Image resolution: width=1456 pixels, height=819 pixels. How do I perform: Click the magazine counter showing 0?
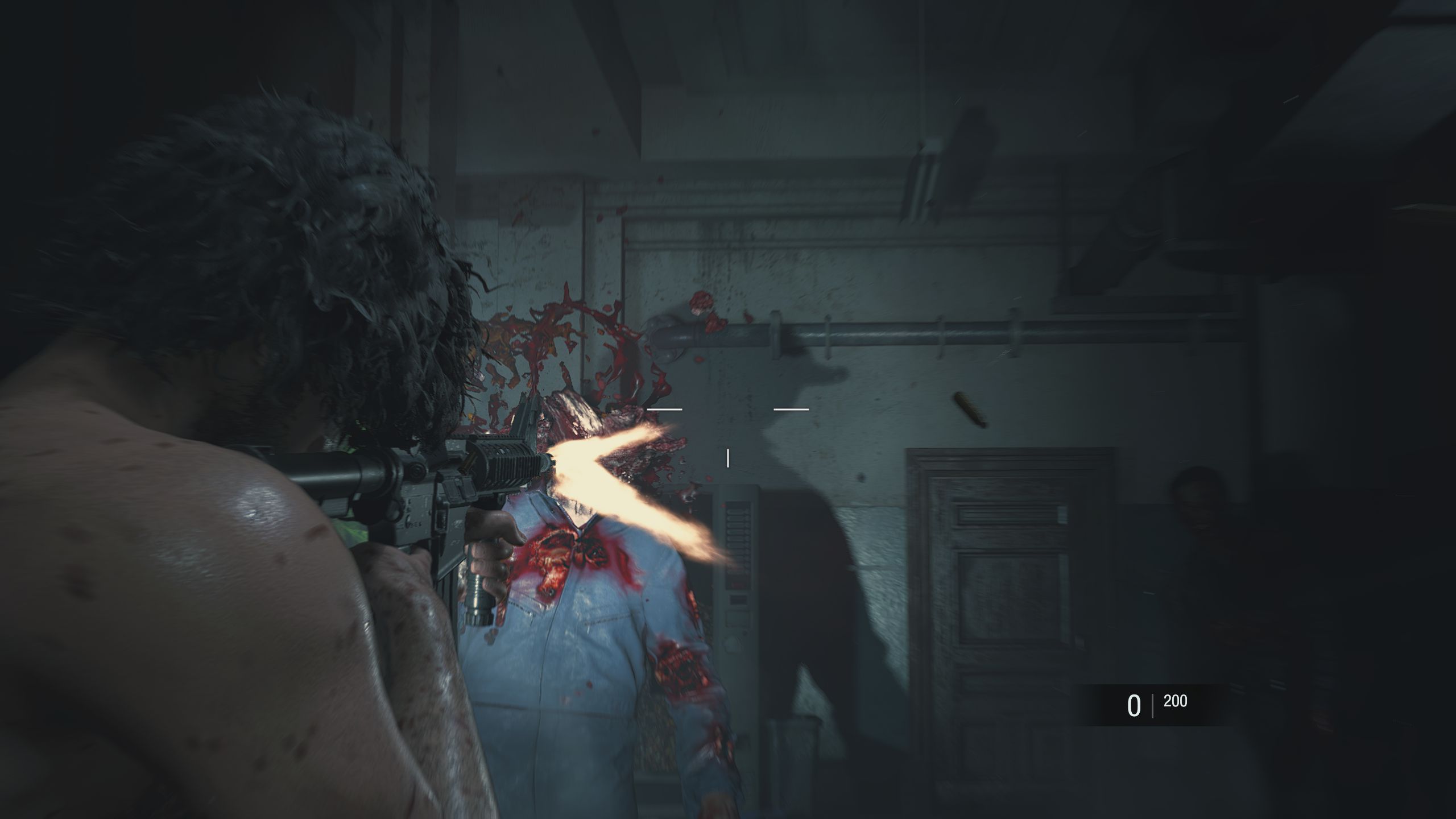1135,705
